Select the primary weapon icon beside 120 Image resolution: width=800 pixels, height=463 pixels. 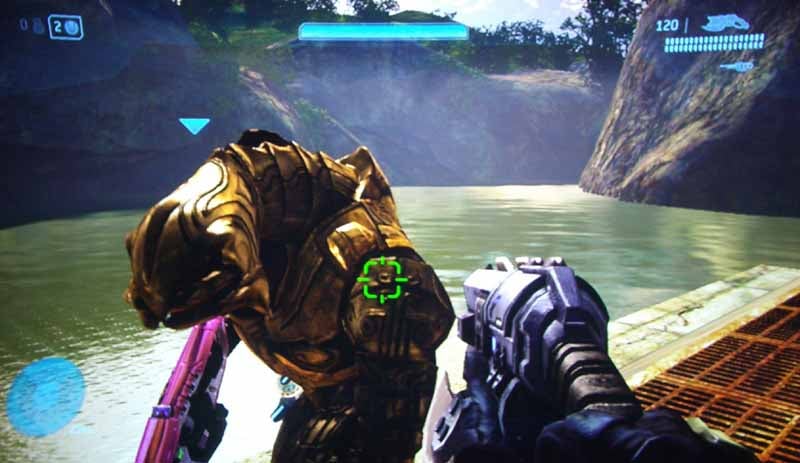click(x=725, y=23)
